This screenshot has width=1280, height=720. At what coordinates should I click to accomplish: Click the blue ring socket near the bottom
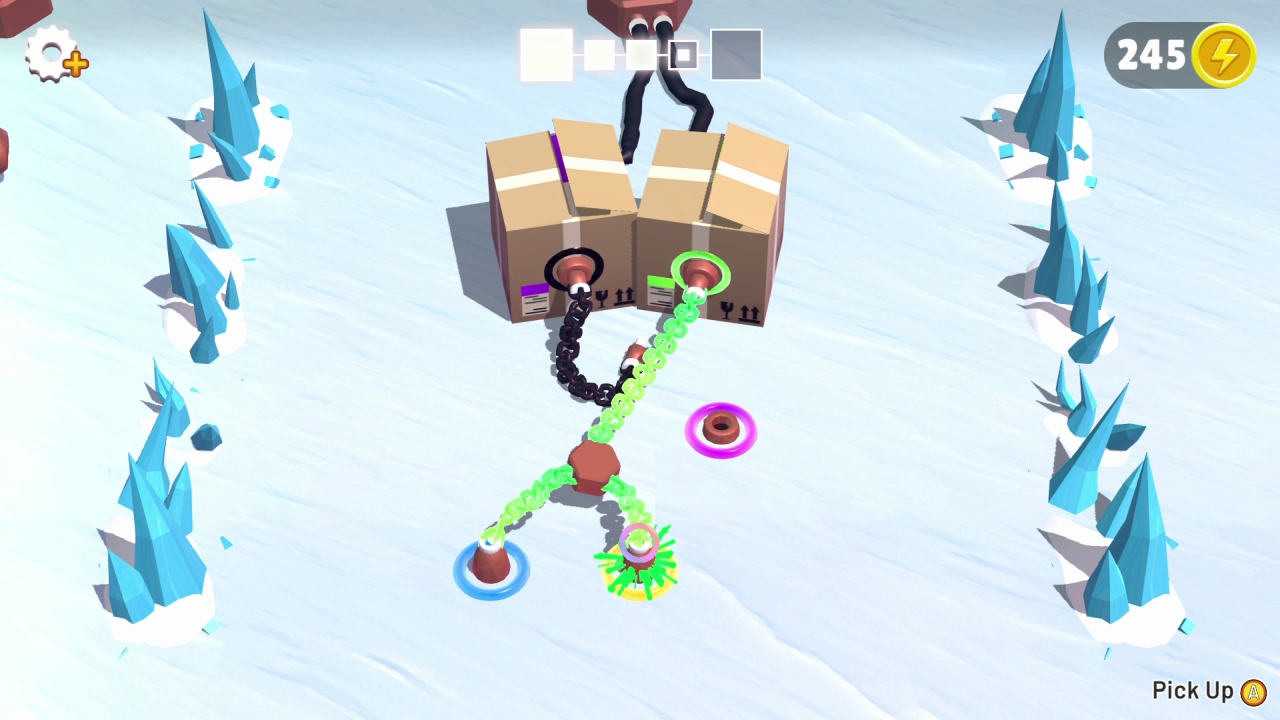[489, 570]
